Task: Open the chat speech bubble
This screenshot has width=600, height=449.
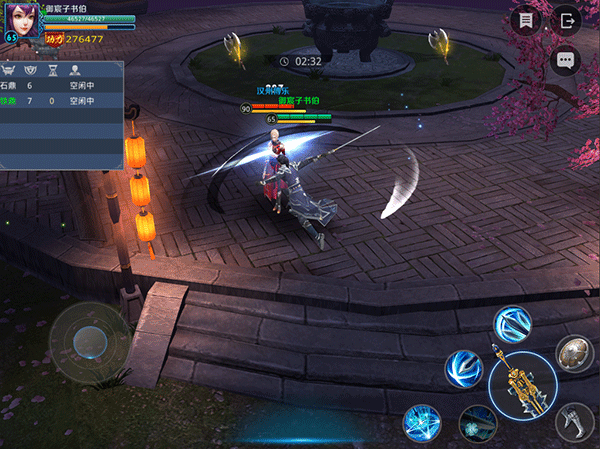Action: click(566, 60)
